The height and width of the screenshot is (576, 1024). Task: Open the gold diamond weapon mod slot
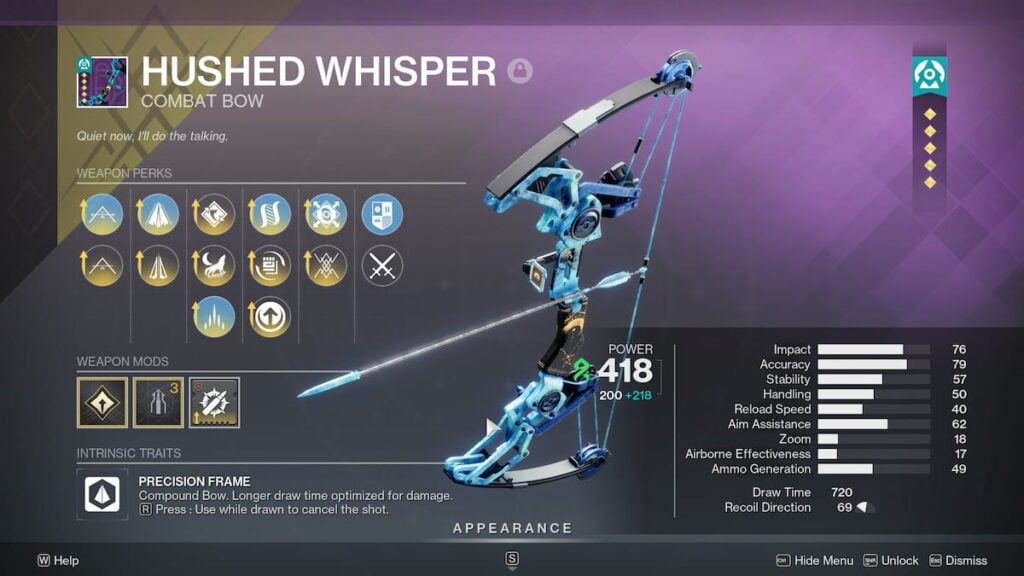(x=102, y=402)
